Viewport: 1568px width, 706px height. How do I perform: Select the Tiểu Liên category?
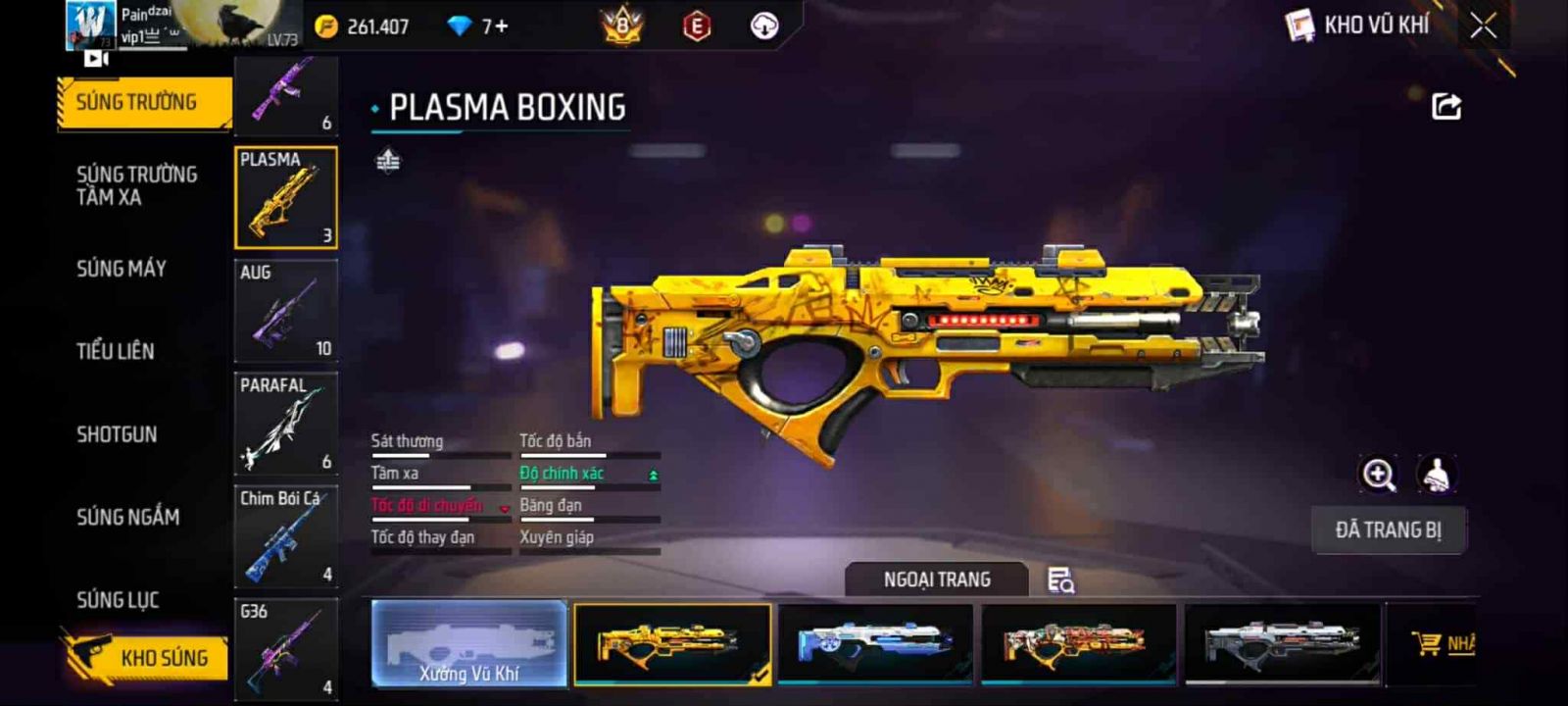116,351
